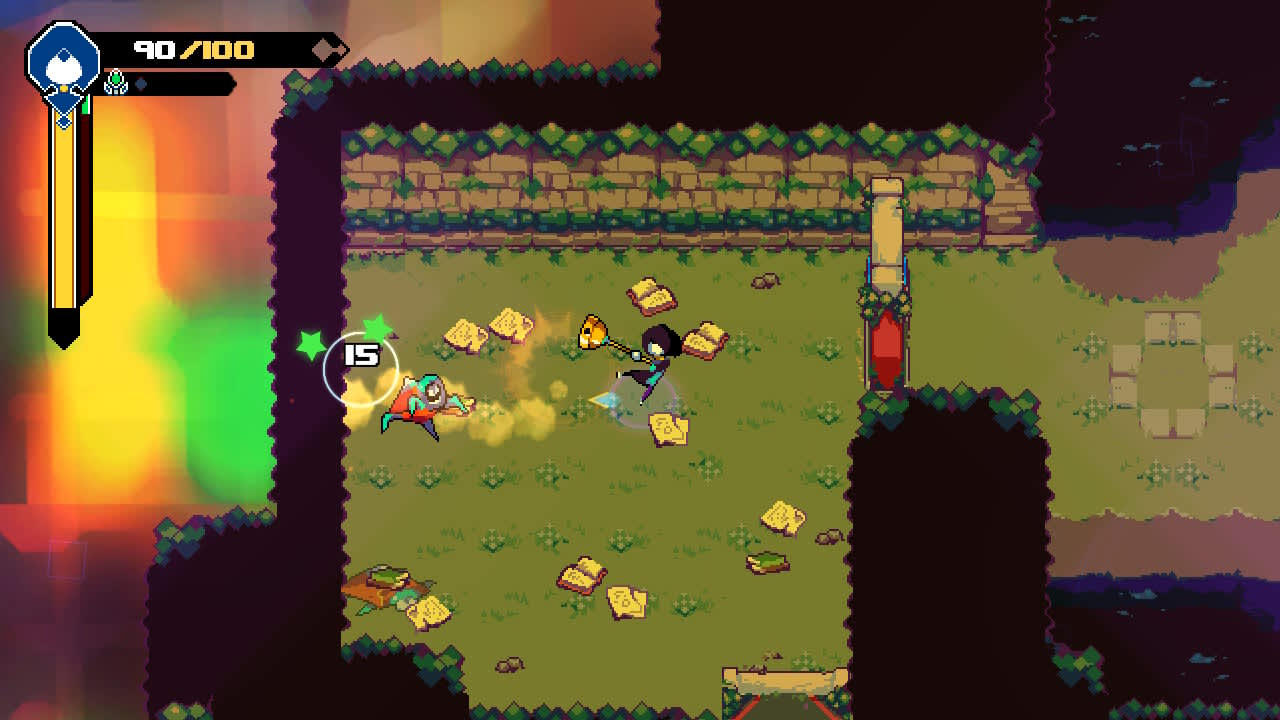Select the green crystal icon below health bar
The width and height of the screenshot is (1280, 720).
click(115, 82)
